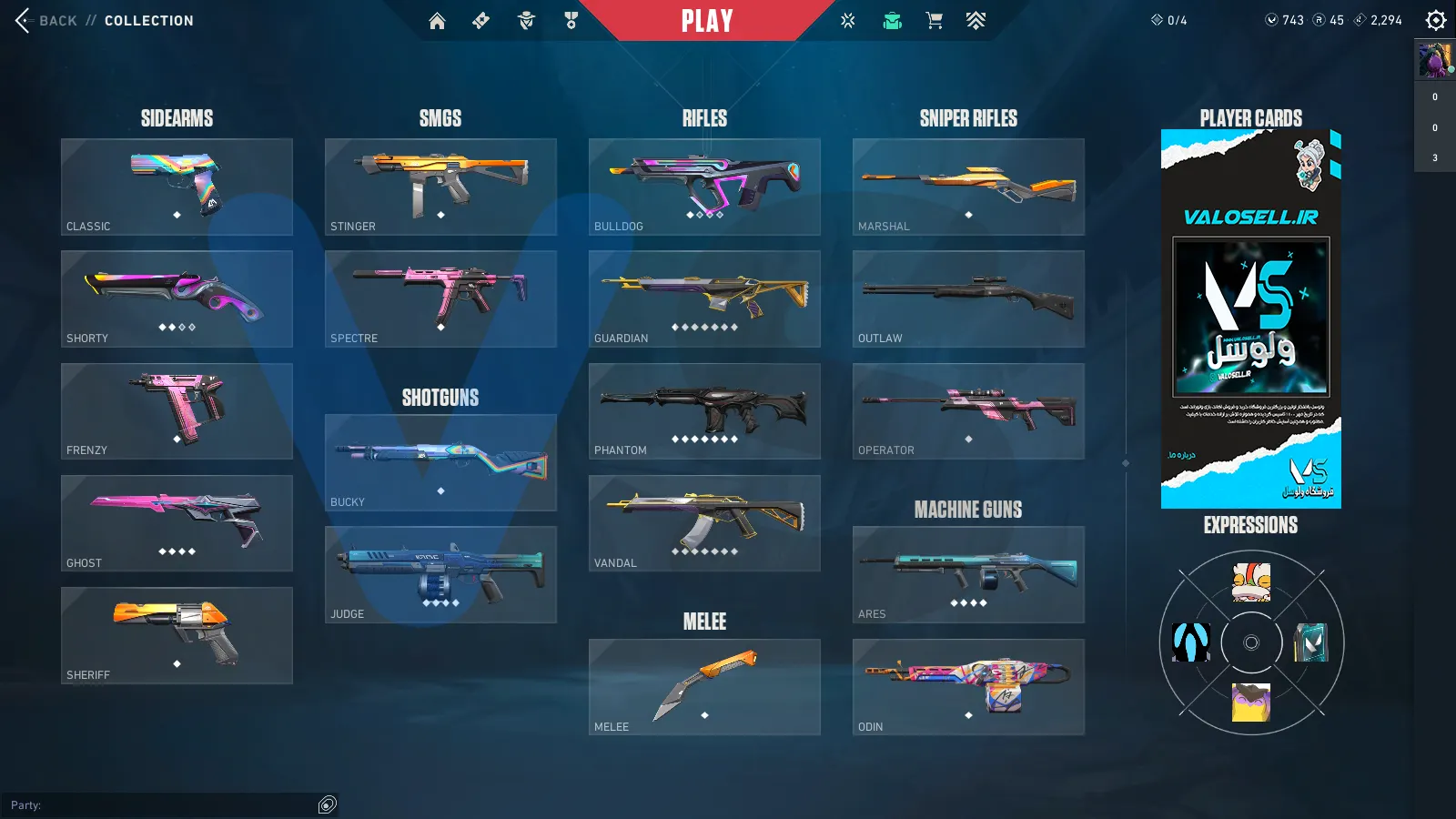Select the Classic sidearm slot
1456x819 pixels.
pos(177,187)
